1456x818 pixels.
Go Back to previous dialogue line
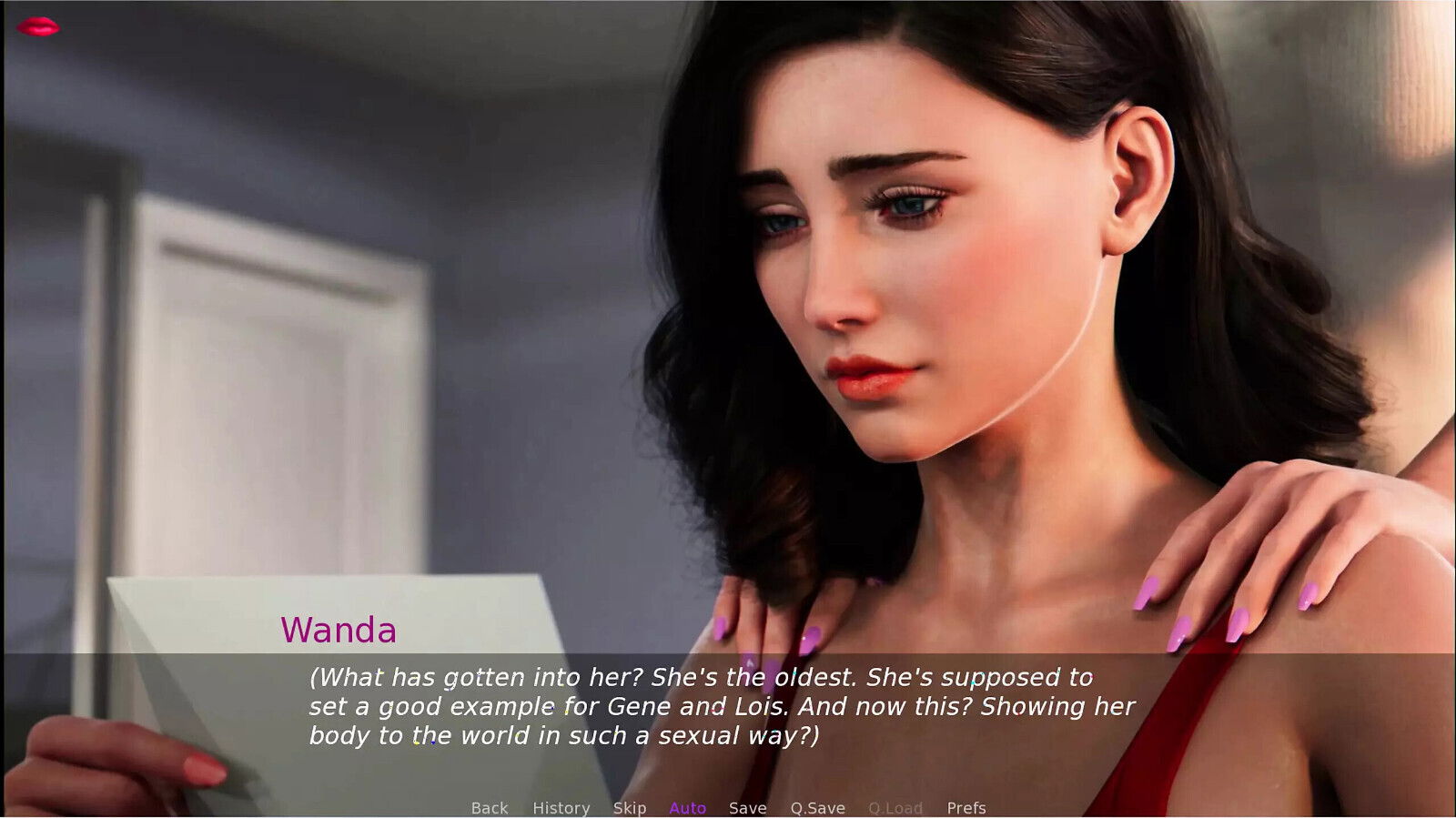[489, 808]
